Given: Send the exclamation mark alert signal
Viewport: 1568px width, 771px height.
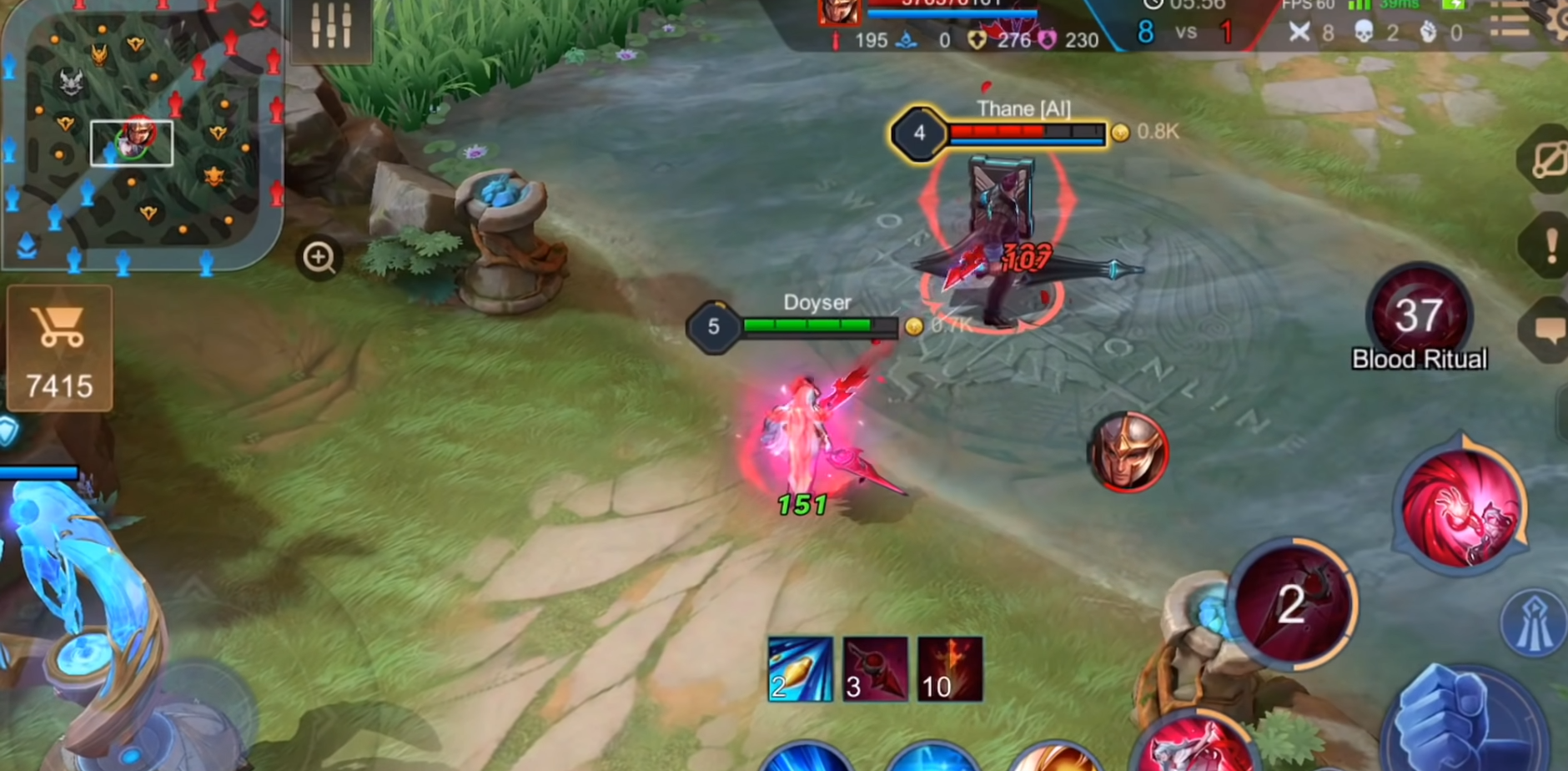Looking at the screenshot, I should click(1550, 246).
